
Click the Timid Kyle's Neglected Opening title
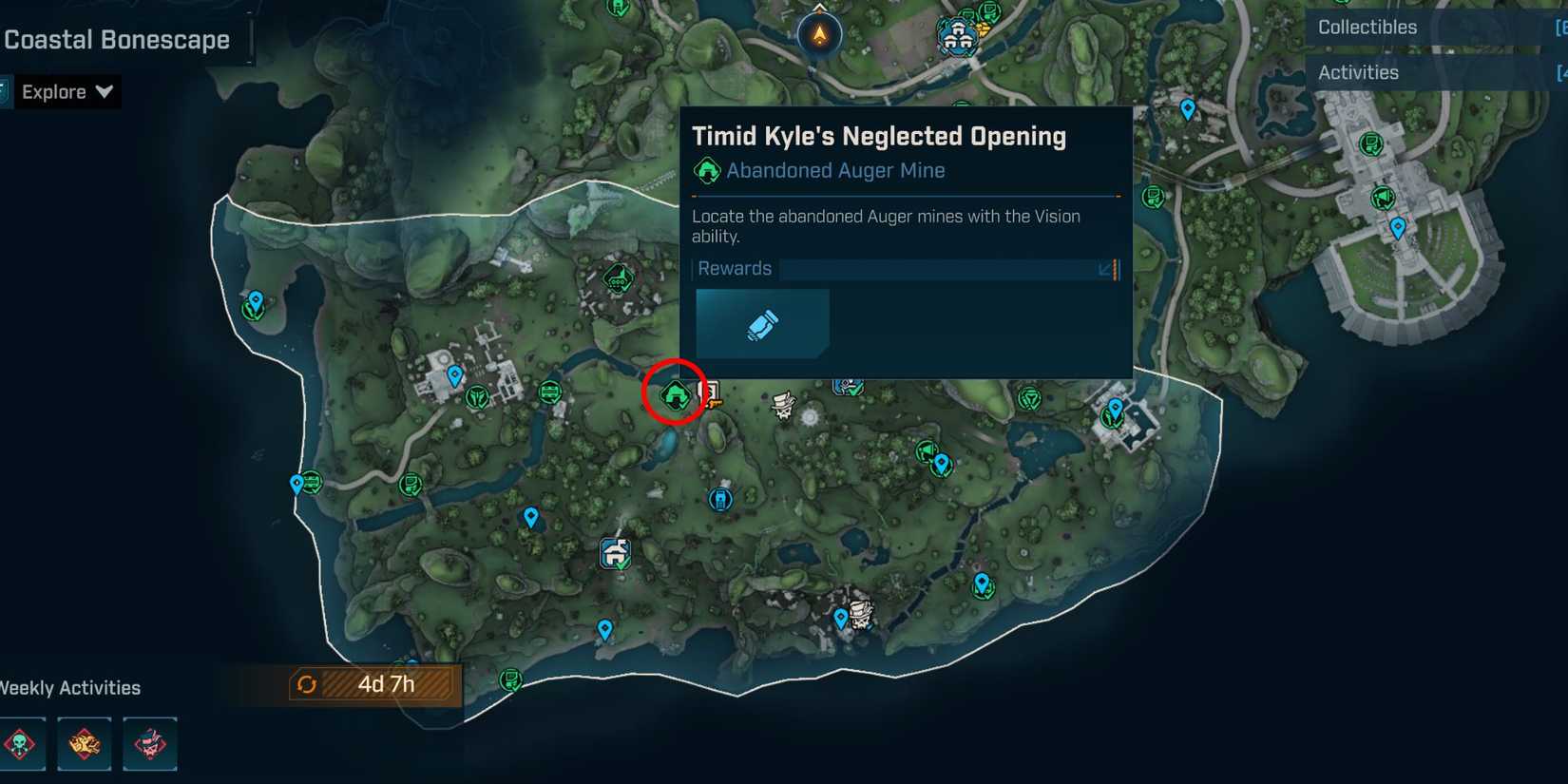click(879, 136)
